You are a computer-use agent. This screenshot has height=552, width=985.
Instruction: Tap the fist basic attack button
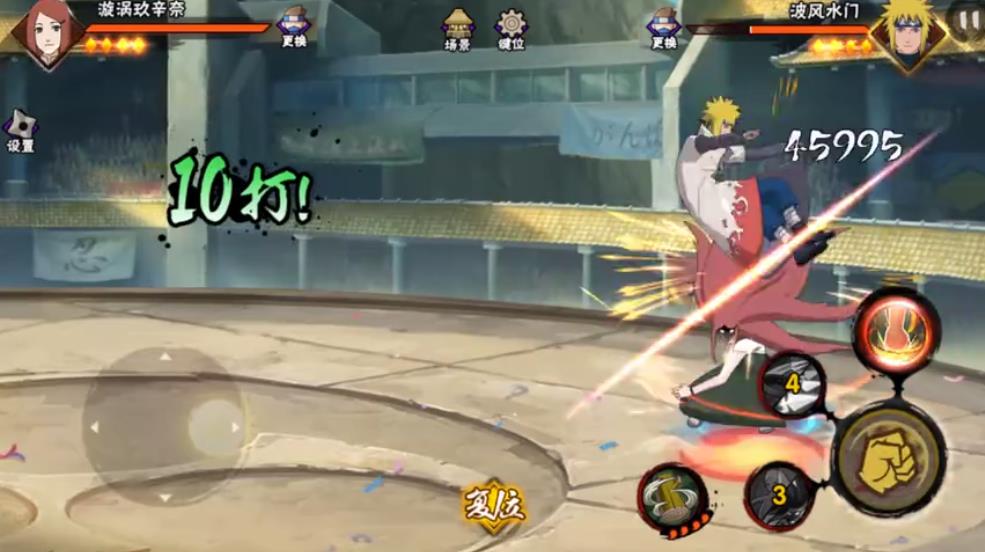point(888,458)
